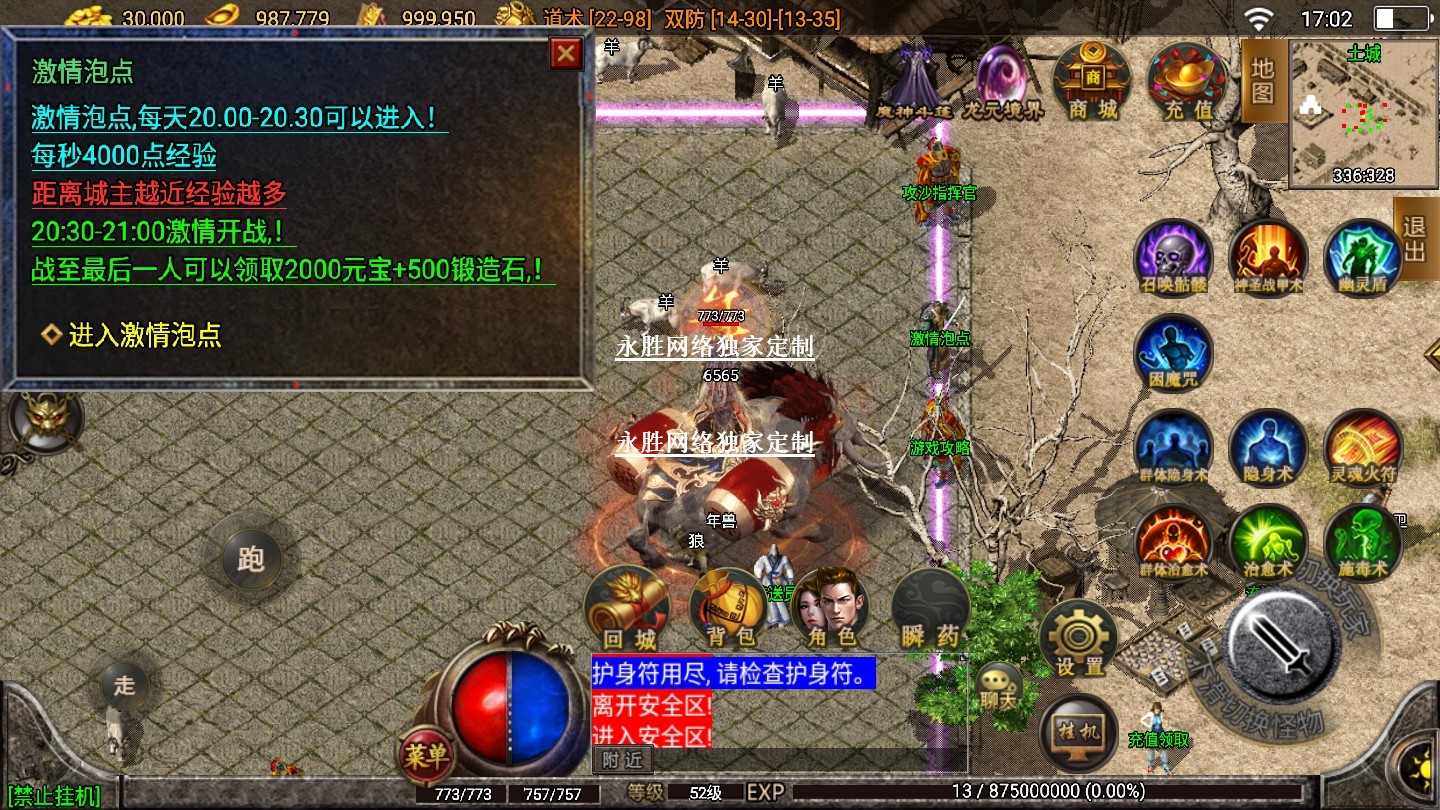This screenshot has width=1440, height=810.
Task: Tap the 回城 return-to-town button
Action: click(x=629, y=609)
